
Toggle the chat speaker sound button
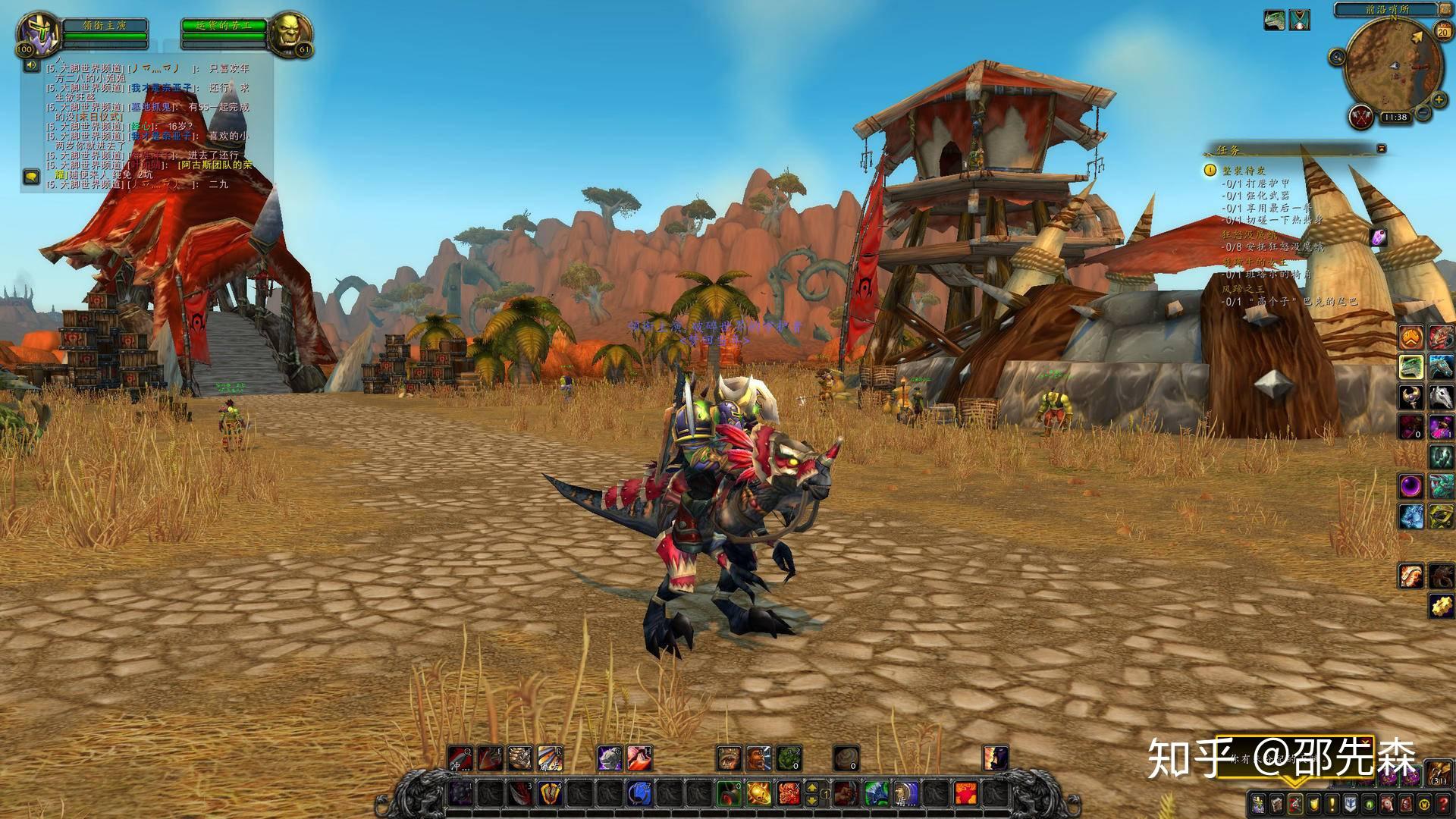tap(32, 65)
